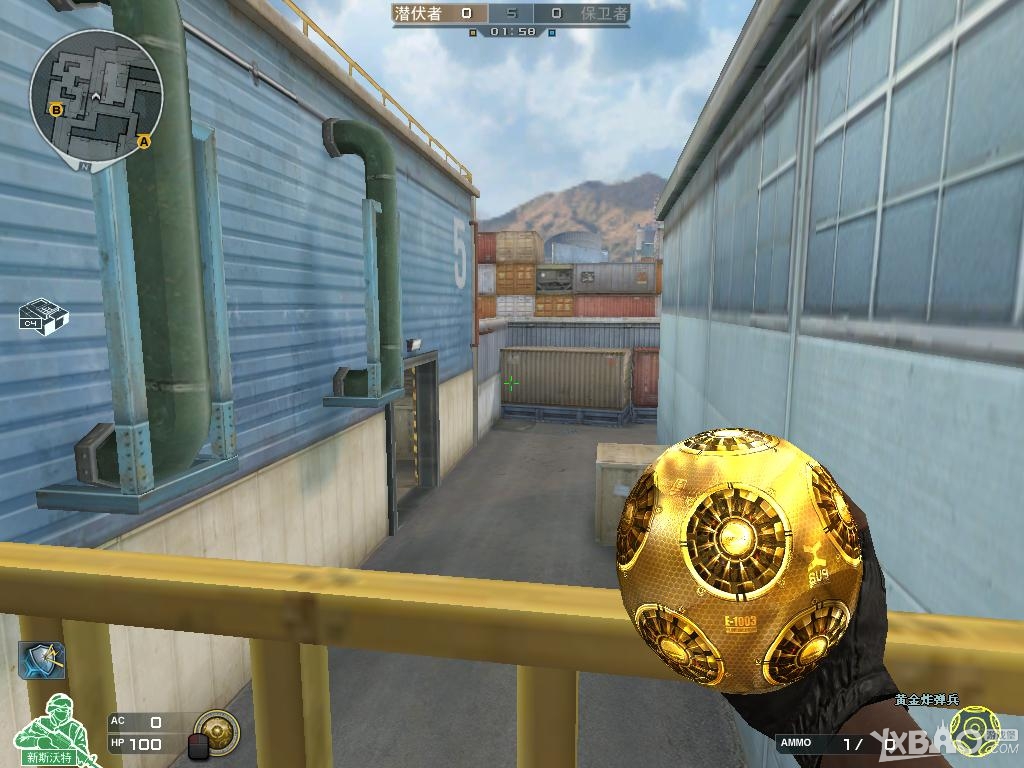Select the golden grenade icon beside HP
The image size is (1024, 768).
click(217, 731)
